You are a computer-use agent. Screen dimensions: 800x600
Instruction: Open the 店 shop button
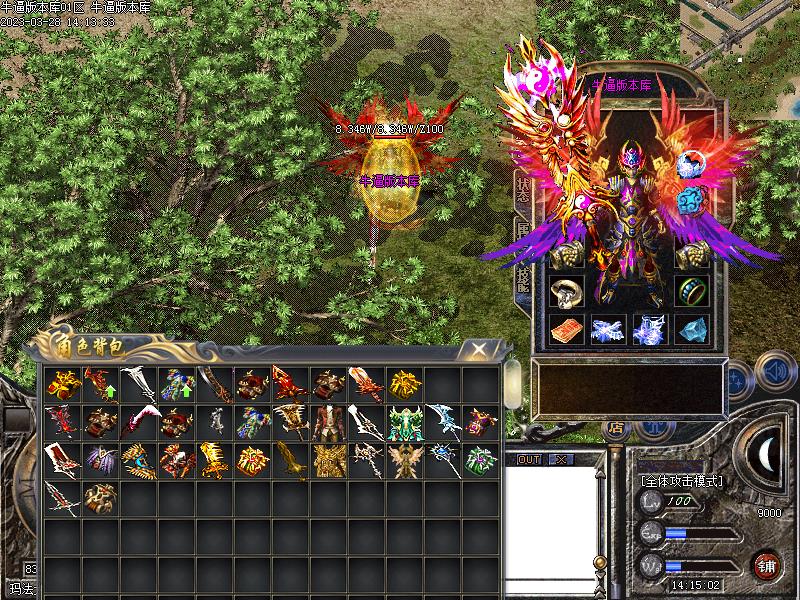615,428
